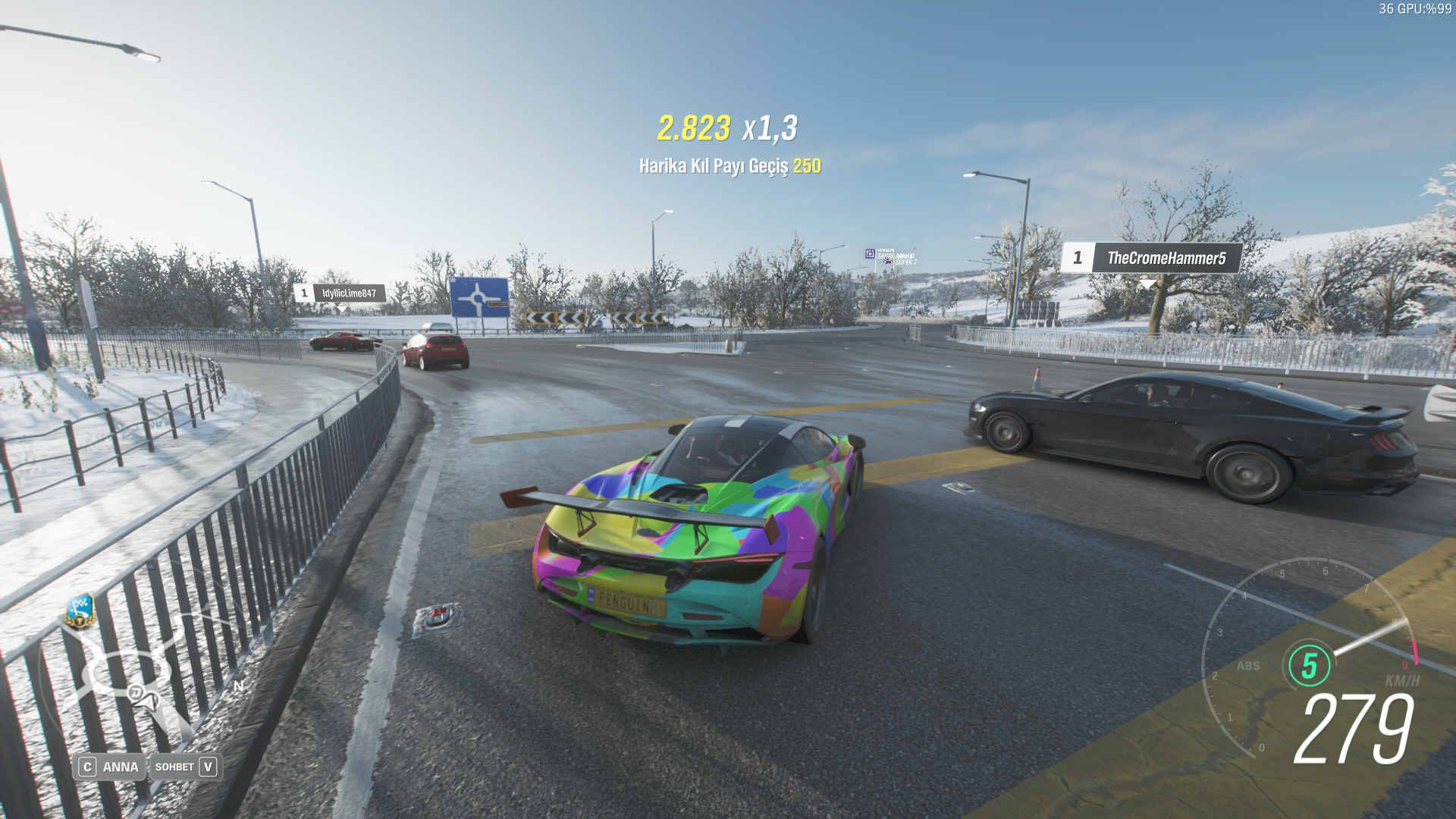Screen dimensions: 1456x819
Task: Select TheCromeHammer5 player nametag
Action: click(1151, 259)
